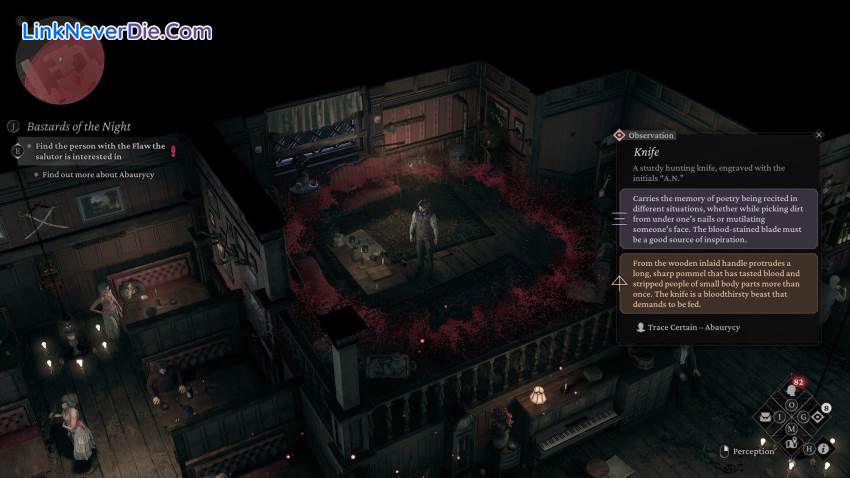This screenshot has height=478, width=850.
Task: Open the Bastards of the Night quest
Action: click(x=78, y=127)
